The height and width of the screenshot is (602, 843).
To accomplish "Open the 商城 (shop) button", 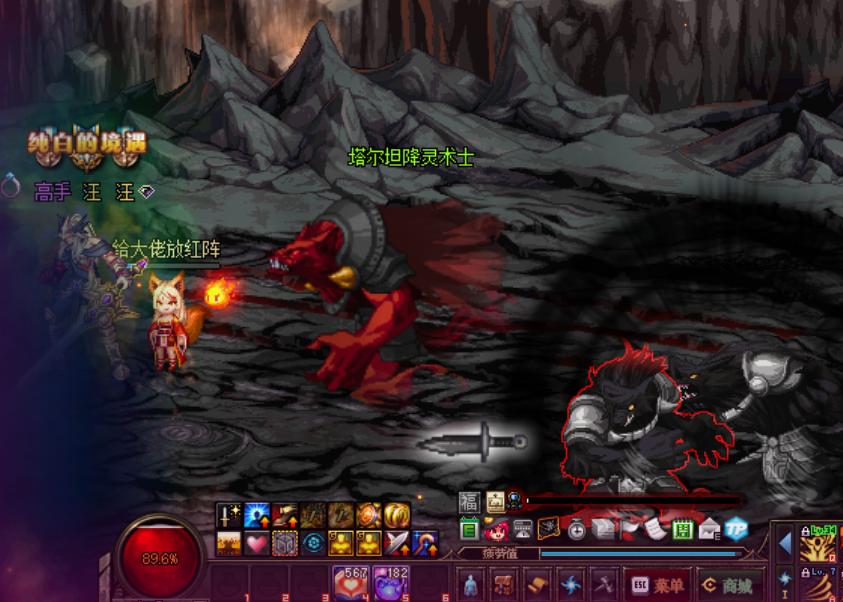I will pos(727,585).
